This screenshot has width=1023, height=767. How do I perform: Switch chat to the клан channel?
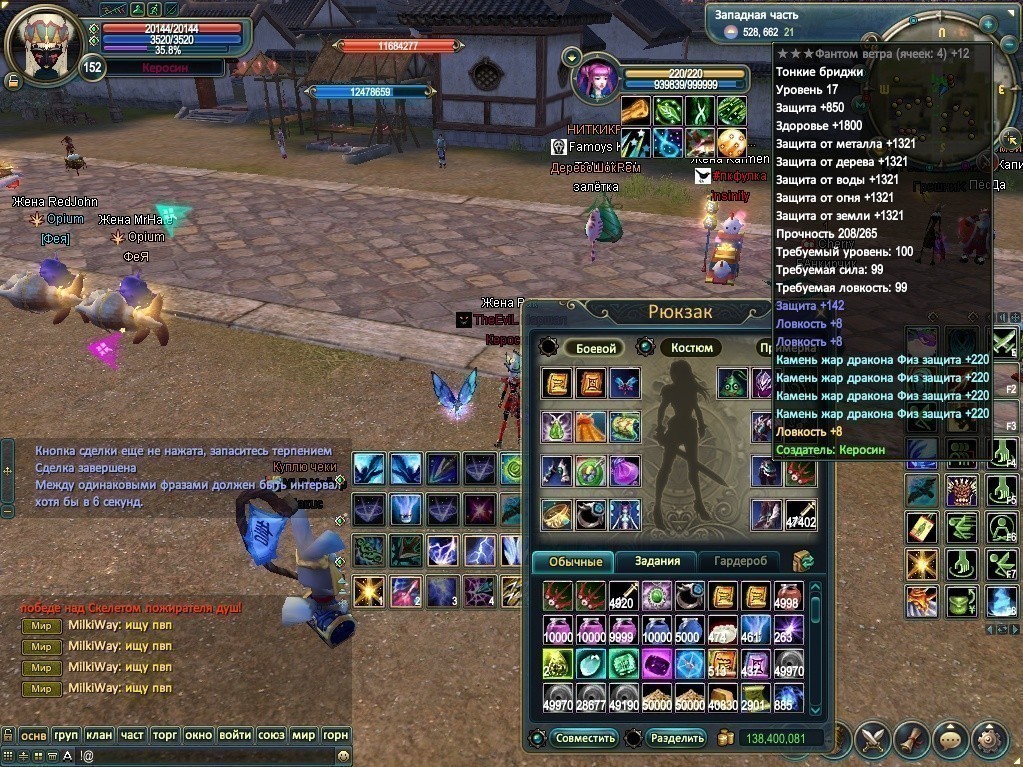(99, 735)
